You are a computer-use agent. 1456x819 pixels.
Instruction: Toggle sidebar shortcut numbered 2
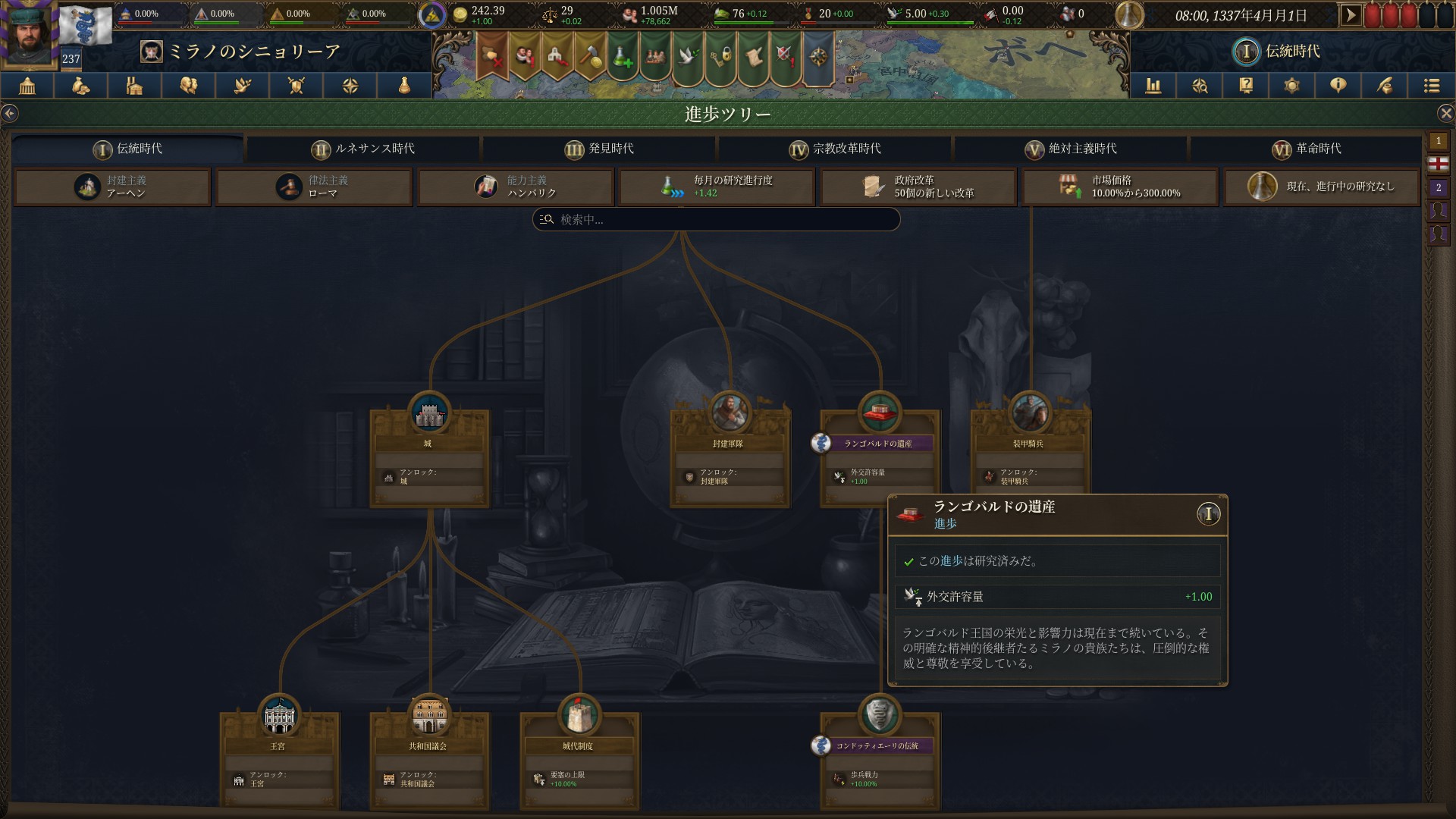coord(1439,187)
